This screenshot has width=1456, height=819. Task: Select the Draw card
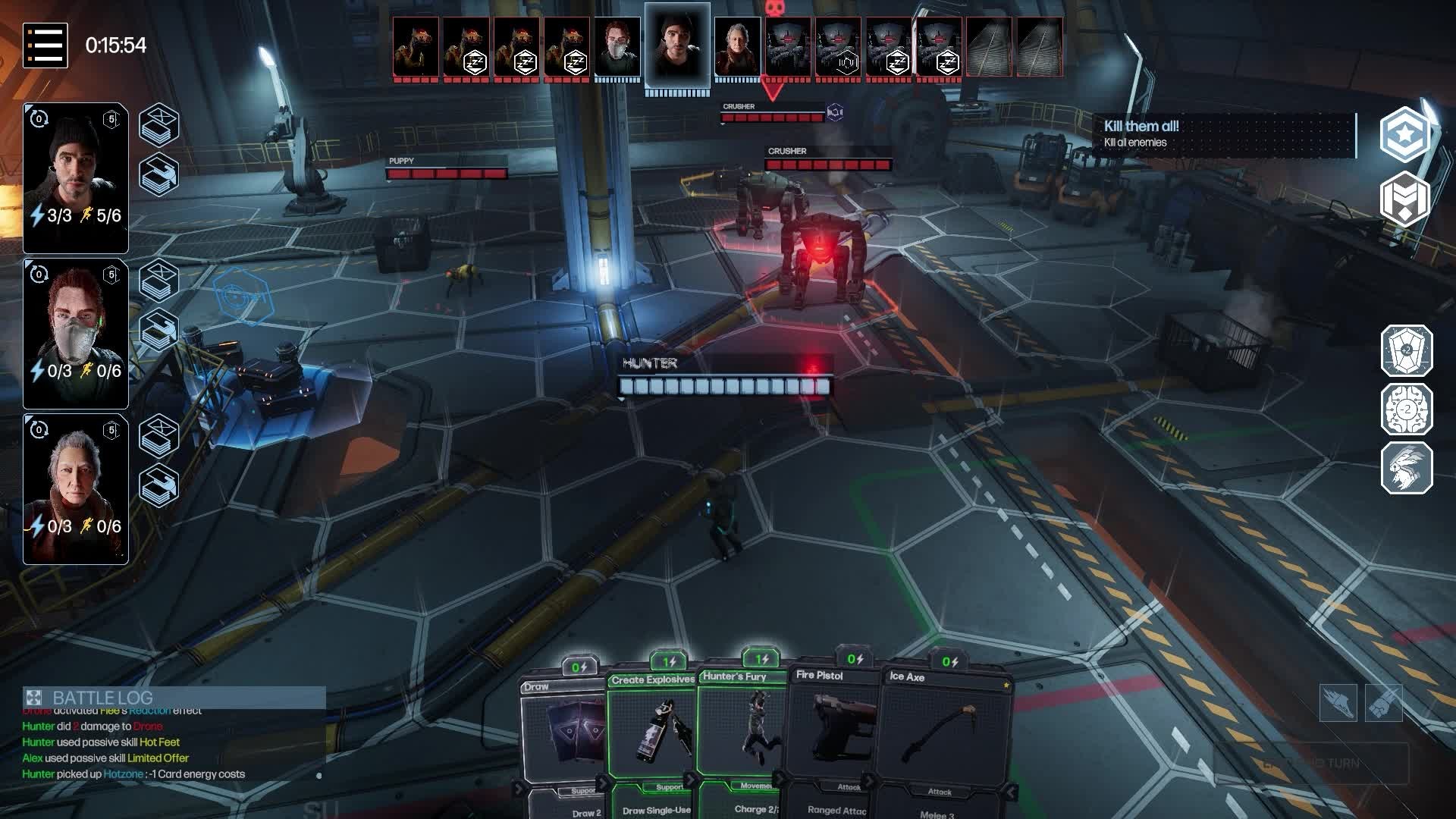coord(565,736)
